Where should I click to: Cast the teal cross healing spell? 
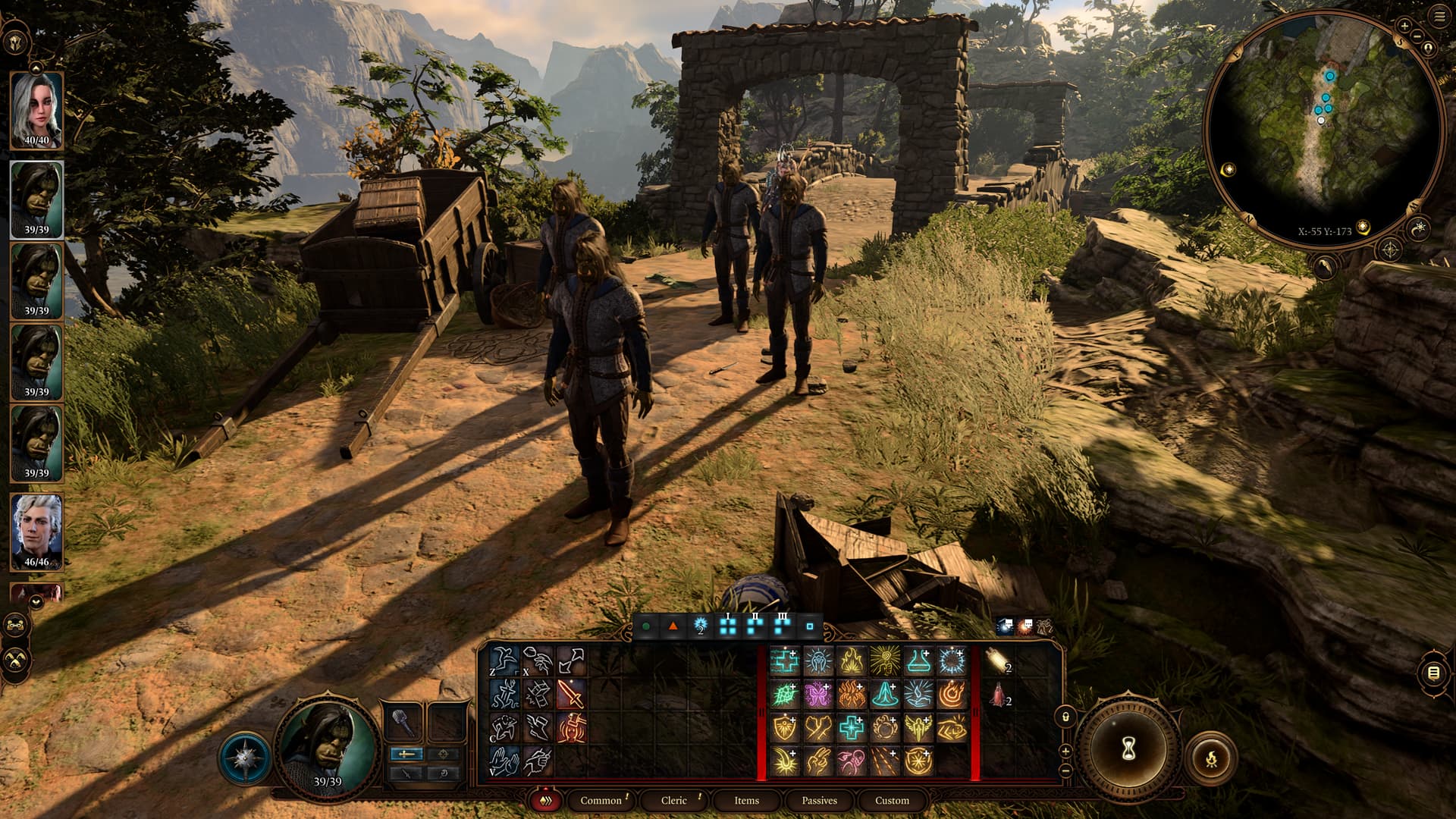(x=851, y=728)
